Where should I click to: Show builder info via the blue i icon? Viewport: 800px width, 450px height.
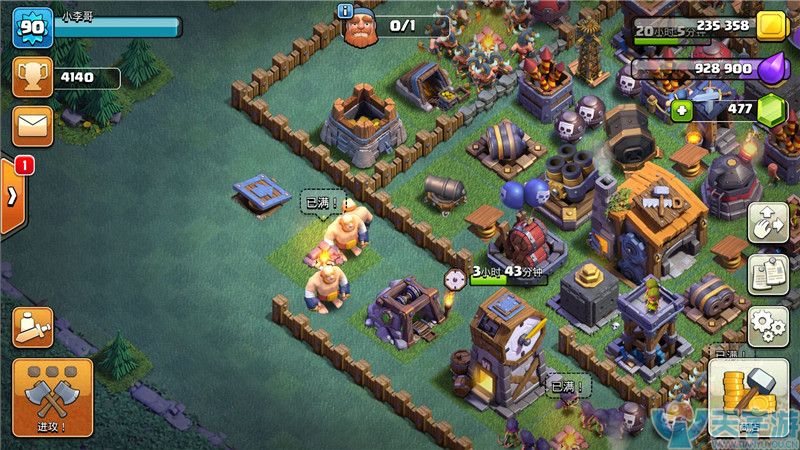(346, 10)
